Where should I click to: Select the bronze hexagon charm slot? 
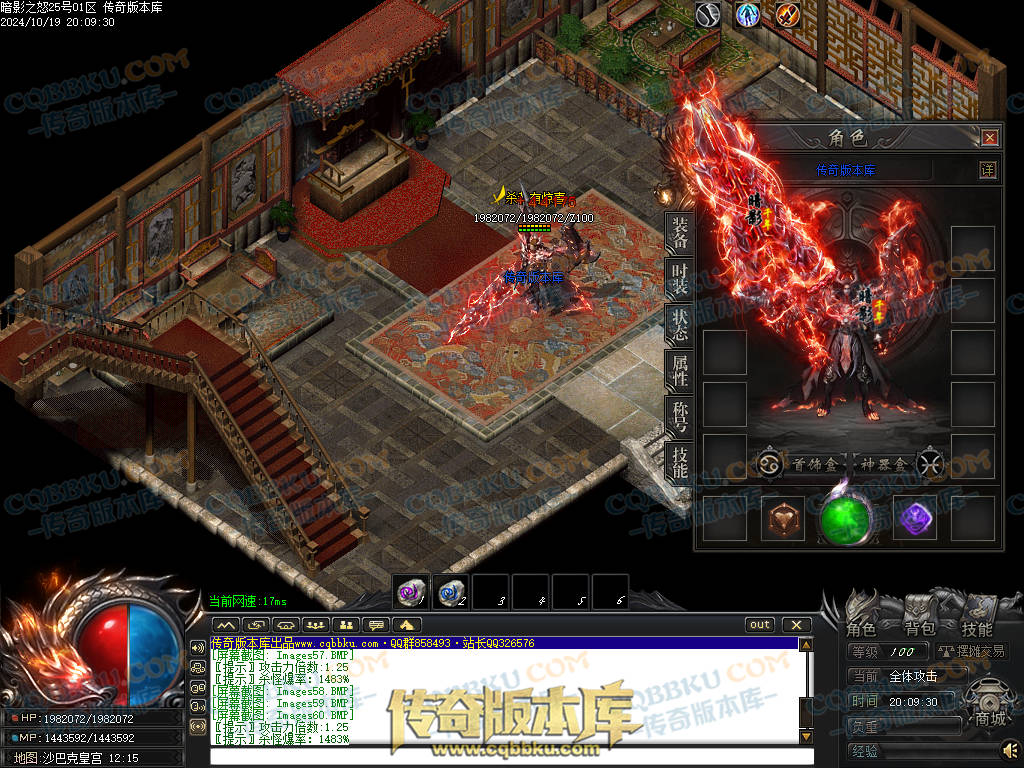tap(782, 518)
